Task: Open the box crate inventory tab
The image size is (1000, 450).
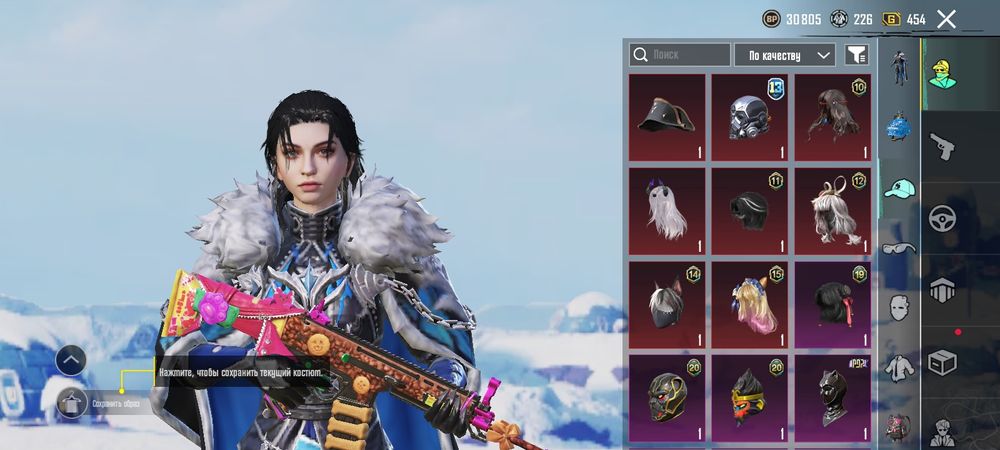Action: point(941,361)
